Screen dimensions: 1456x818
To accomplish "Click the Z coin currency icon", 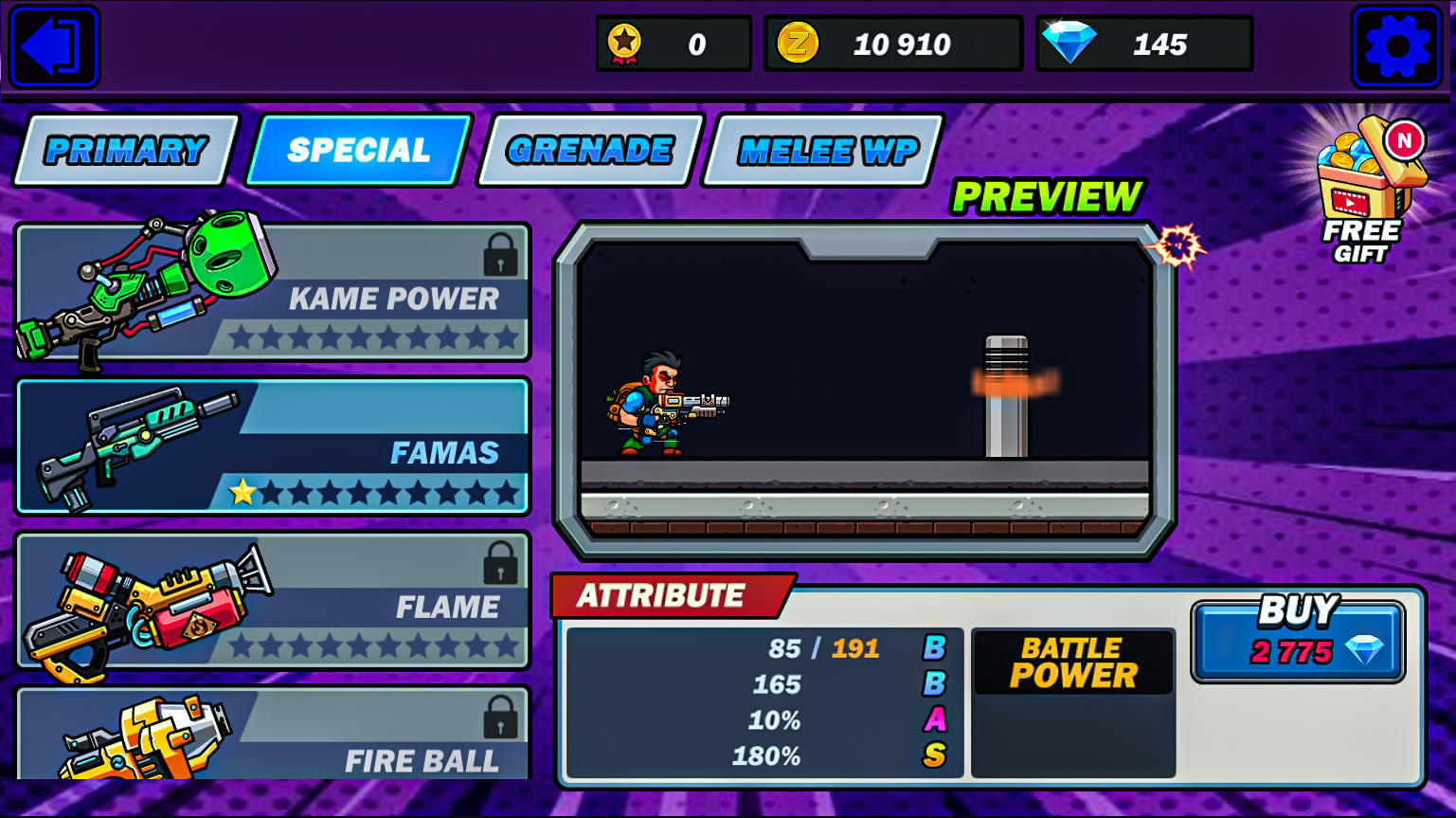I will (x=798, y=43).
